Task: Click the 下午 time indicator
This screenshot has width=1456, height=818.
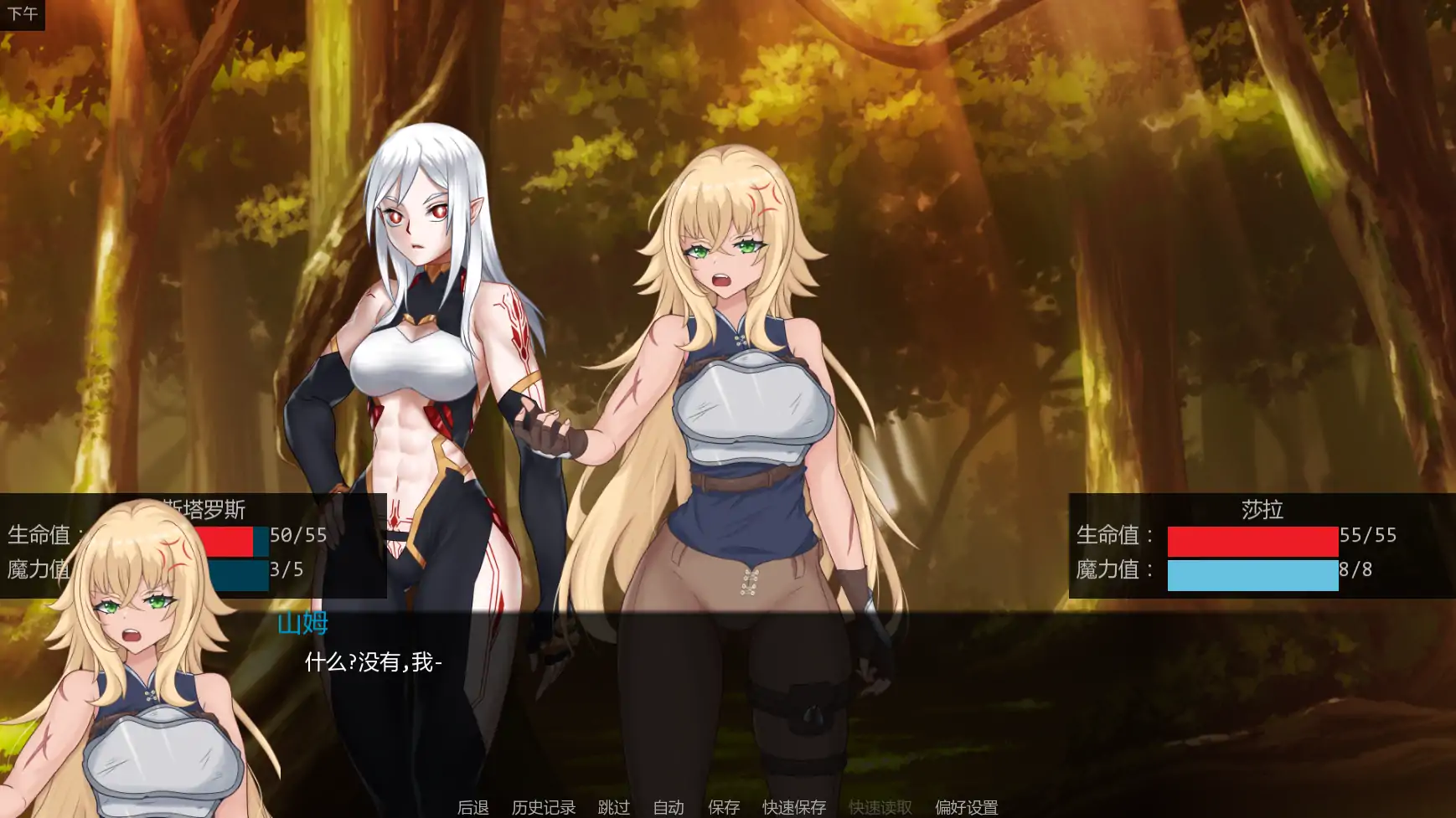Action: (x=23, y=13)
